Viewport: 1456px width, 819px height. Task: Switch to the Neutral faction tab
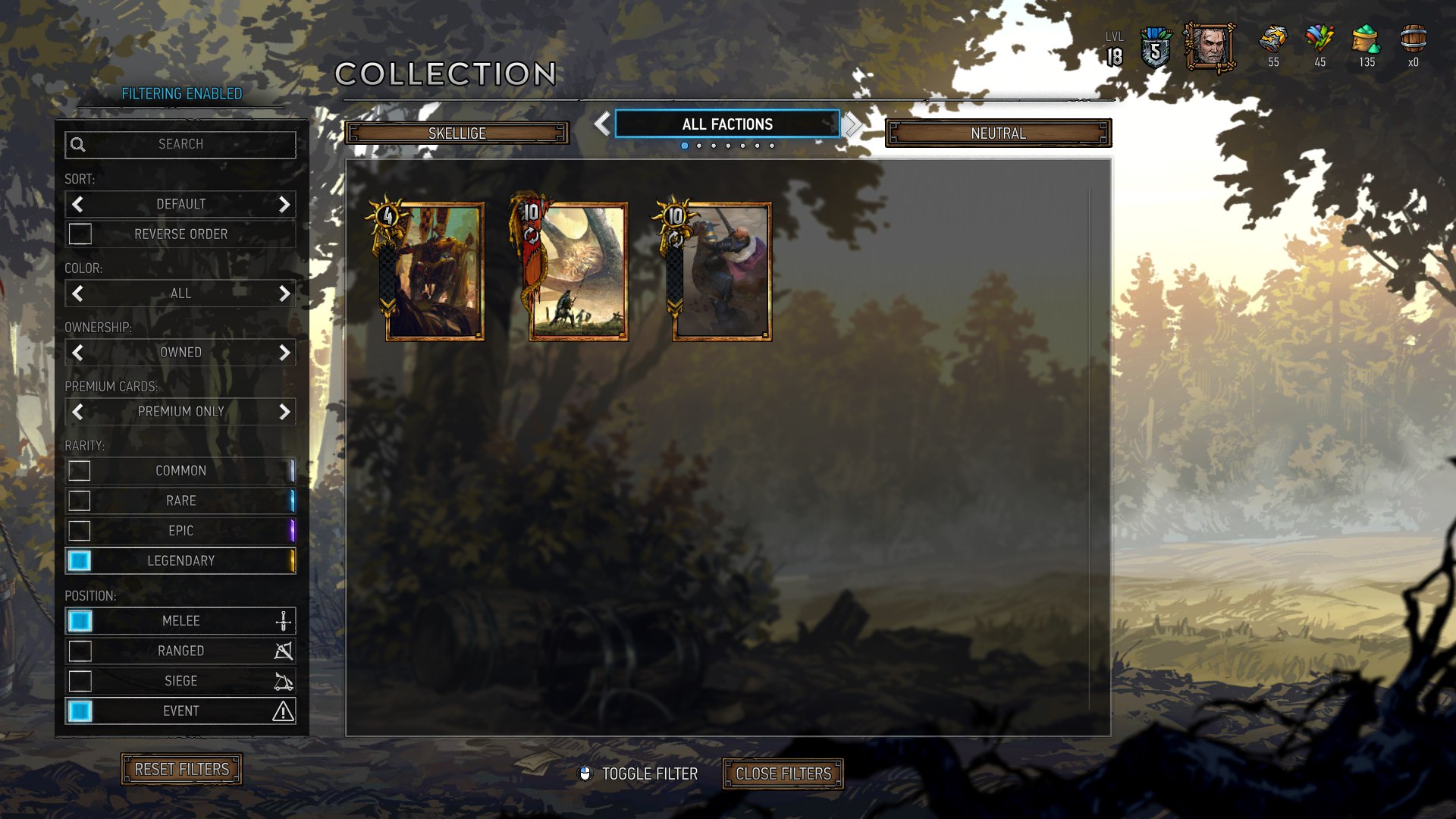point(998,133)
